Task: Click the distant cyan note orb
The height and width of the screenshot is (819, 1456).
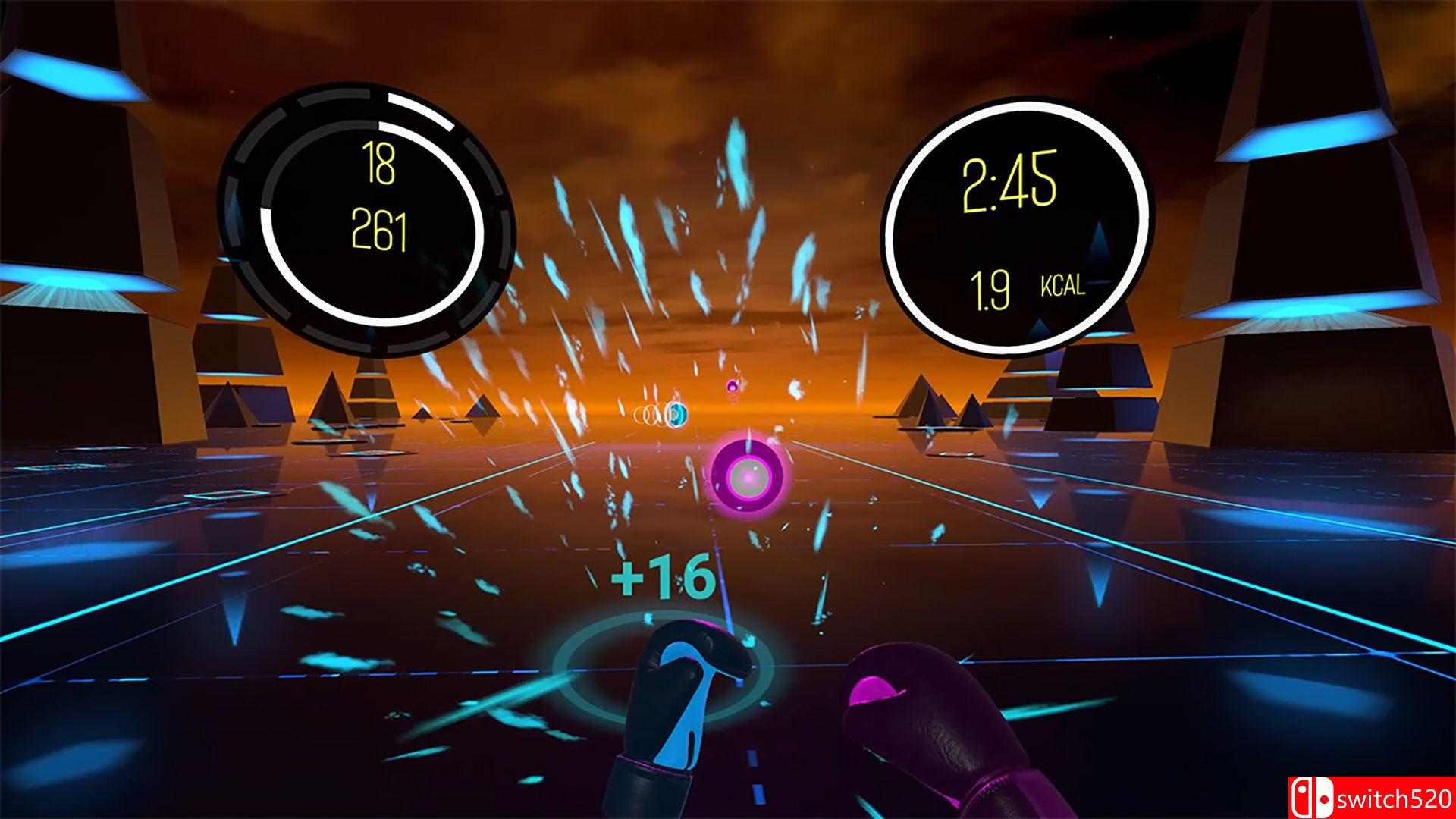Action: [x=677, y=415]
